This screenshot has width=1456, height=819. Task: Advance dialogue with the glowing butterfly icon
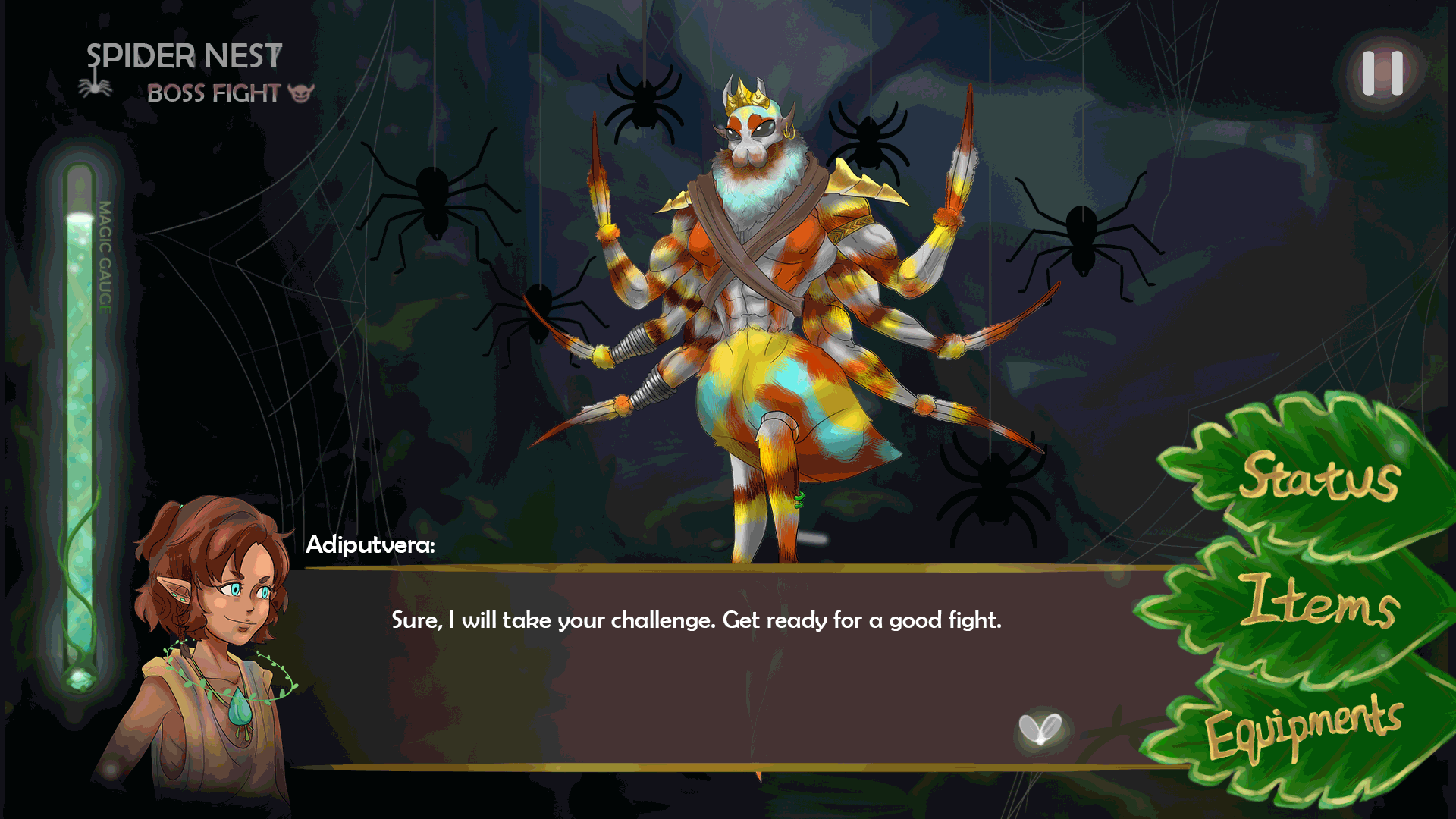coord(1040,731)
